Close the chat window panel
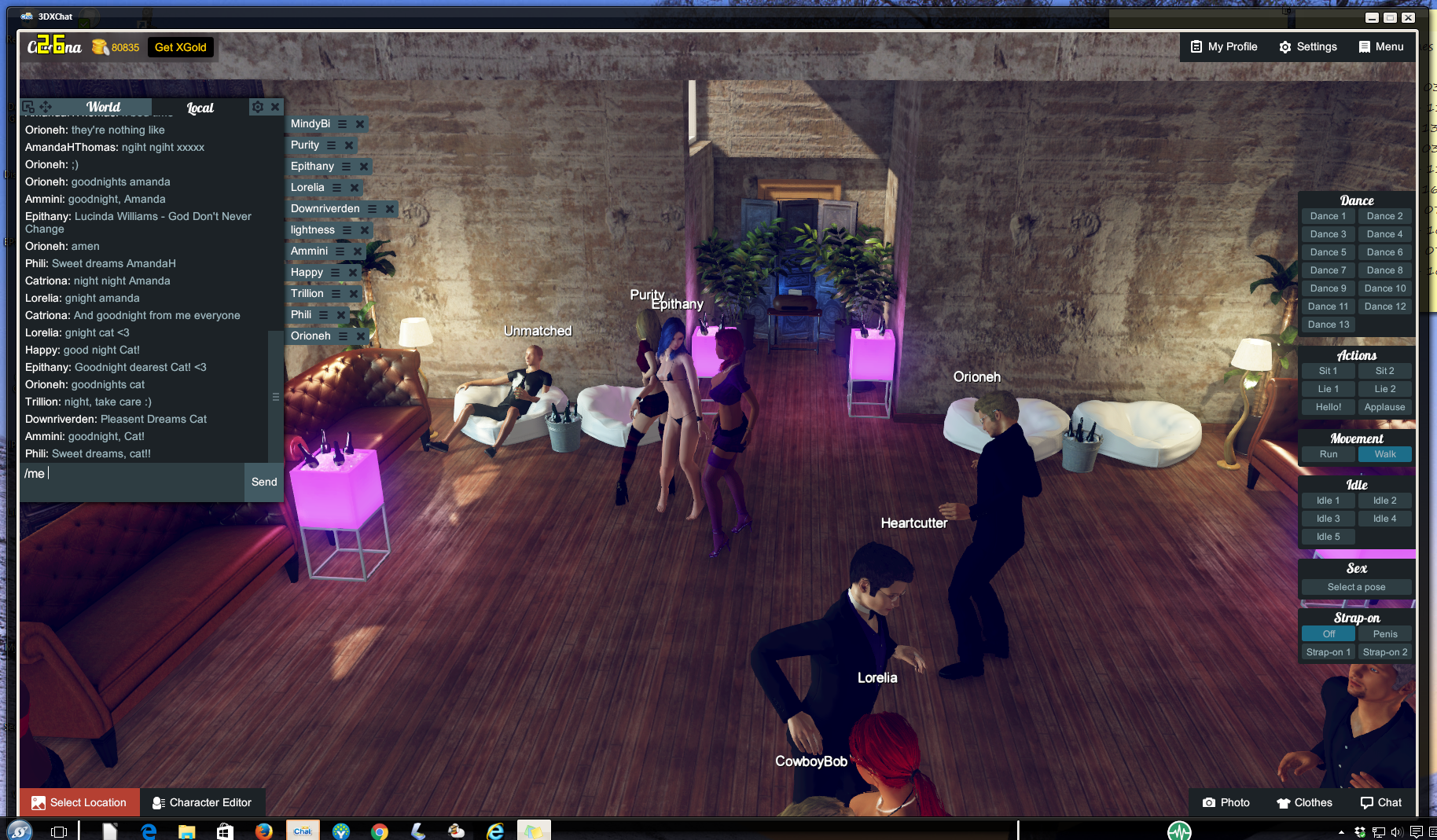This screenshot has width=1437, height=840. (x=275, y=107)
